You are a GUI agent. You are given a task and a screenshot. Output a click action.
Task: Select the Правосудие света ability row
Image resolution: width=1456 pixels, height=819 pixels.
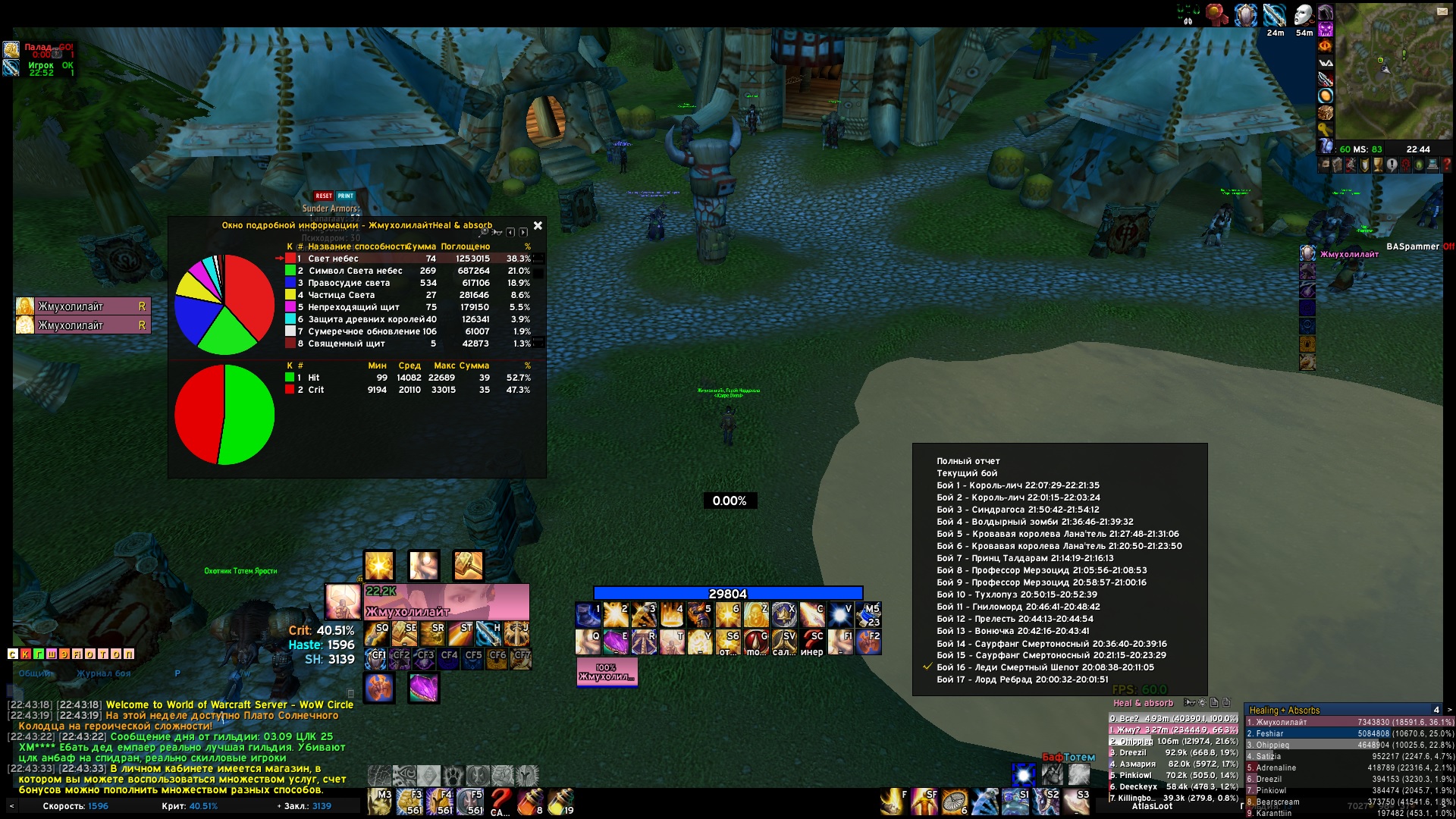pos(409,283)
